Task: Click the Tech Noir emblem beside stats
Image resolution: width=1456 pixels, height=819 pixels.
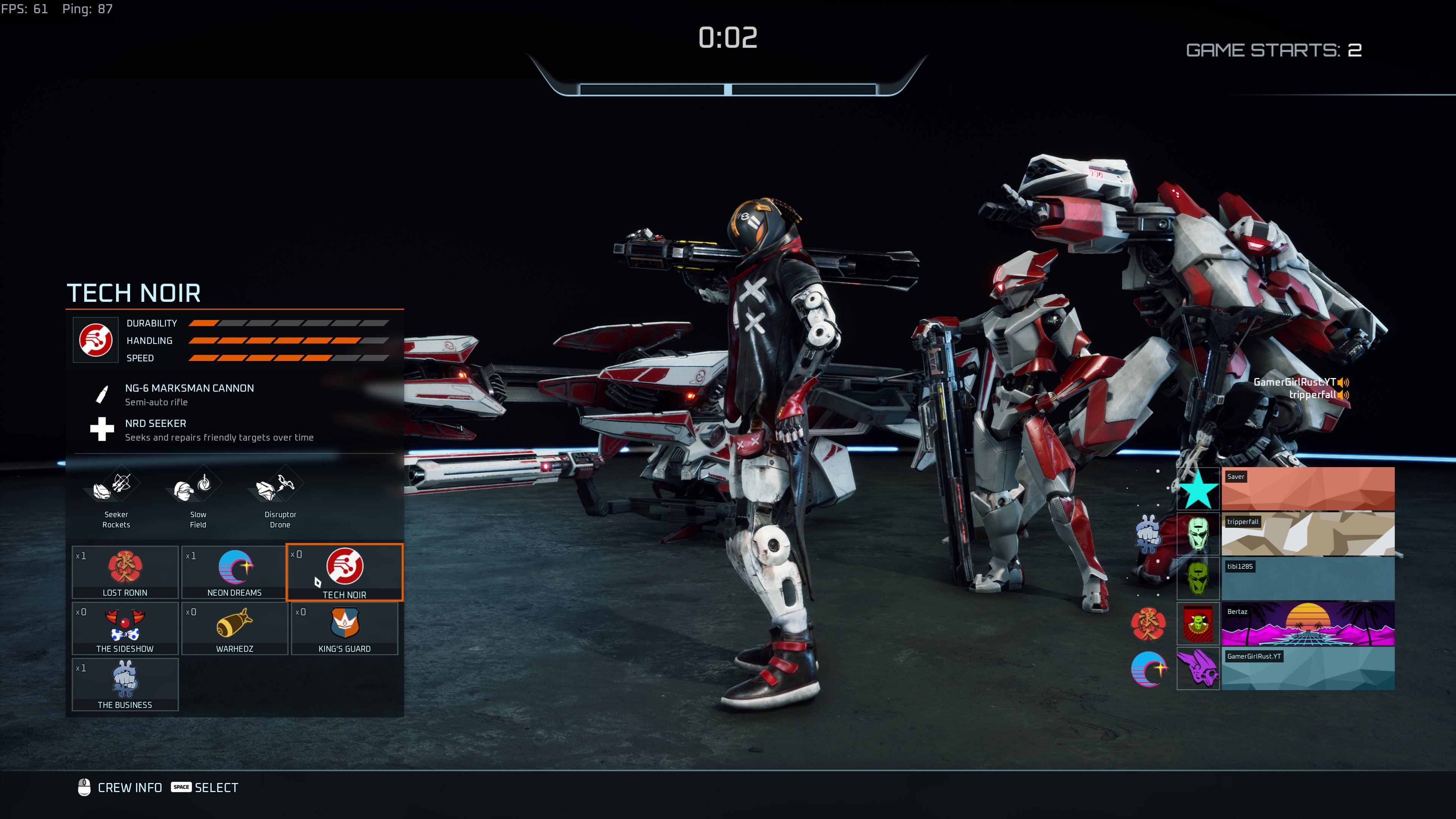Action: pyautogui.click(x=96, y=340)
